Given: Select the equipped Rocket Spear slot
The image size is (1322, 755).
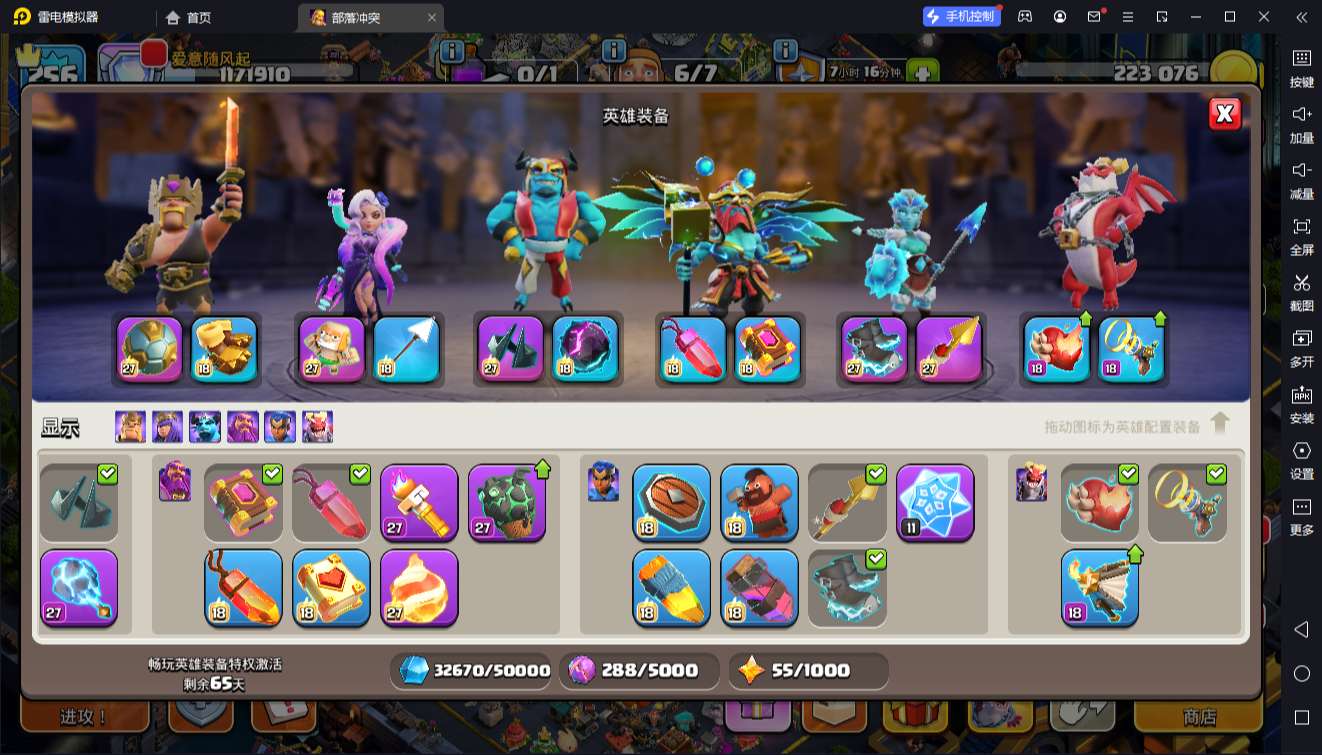Looking at the screenshot, I should pyautogui.click(x=948, y=349).
